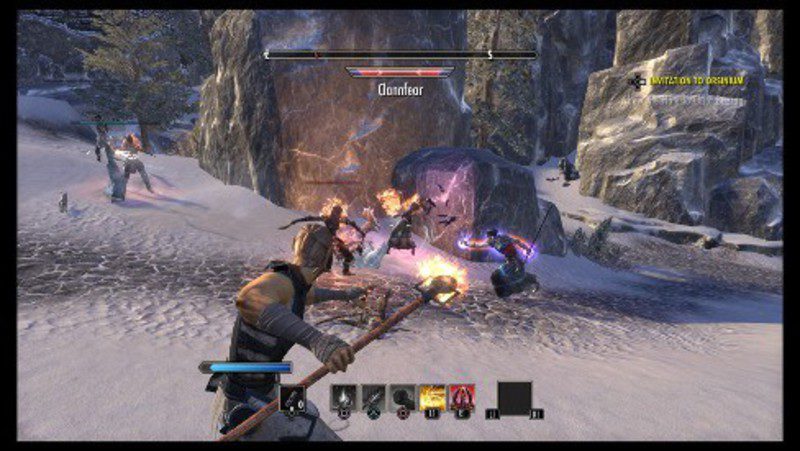This screenshot has height=451, width=800.
Task: Activate the dark orb ability icon
Action: point(403,398)
